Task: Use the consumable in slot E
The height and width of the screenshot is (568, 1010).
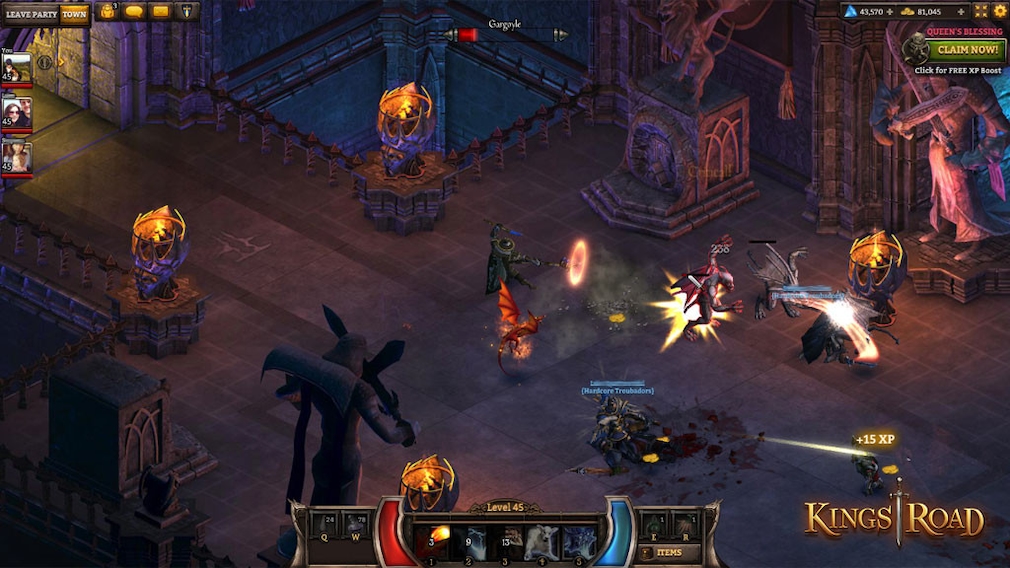Action: 650,525
